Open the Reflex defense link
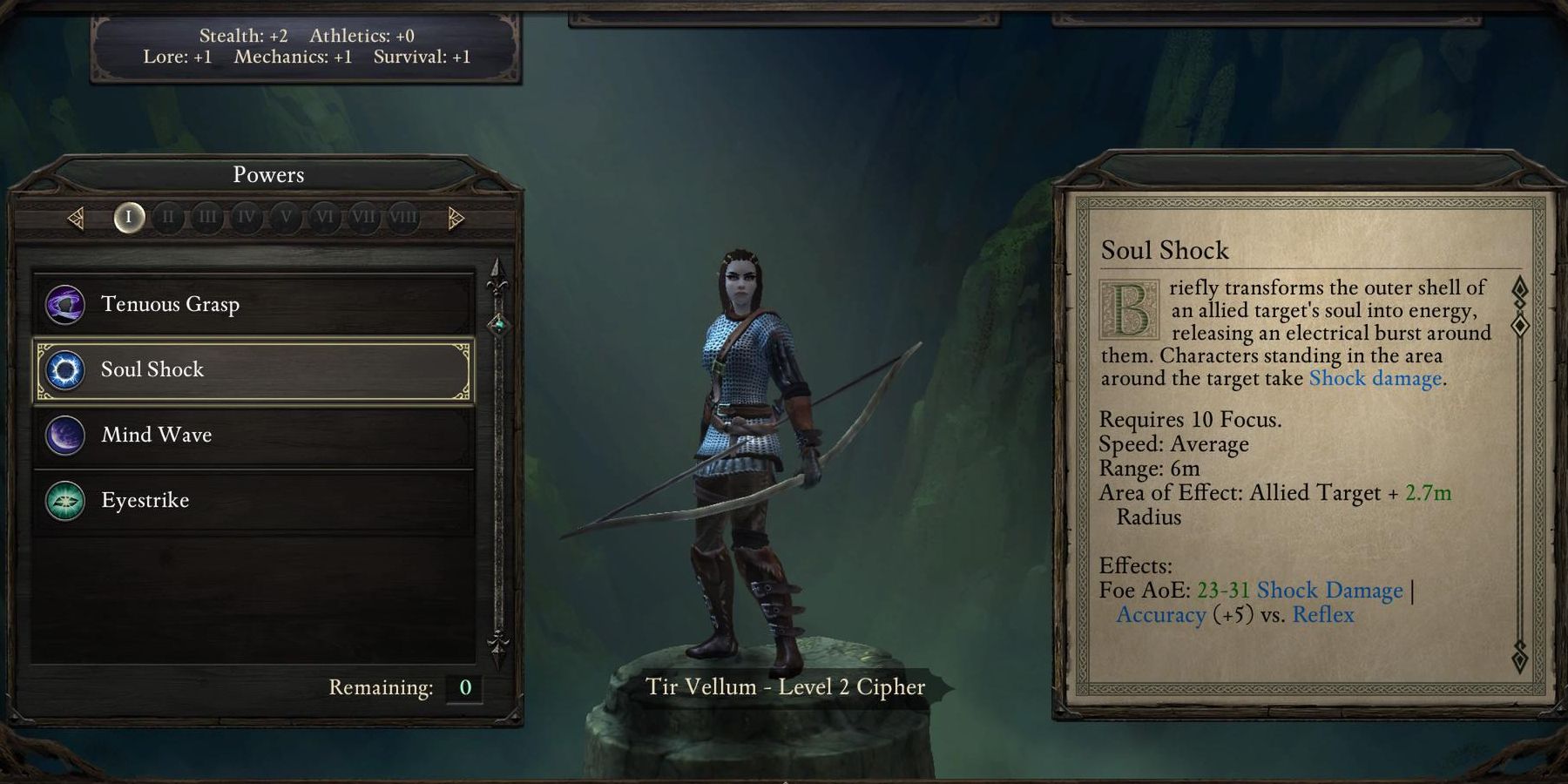 click(x=1323, y=615)
